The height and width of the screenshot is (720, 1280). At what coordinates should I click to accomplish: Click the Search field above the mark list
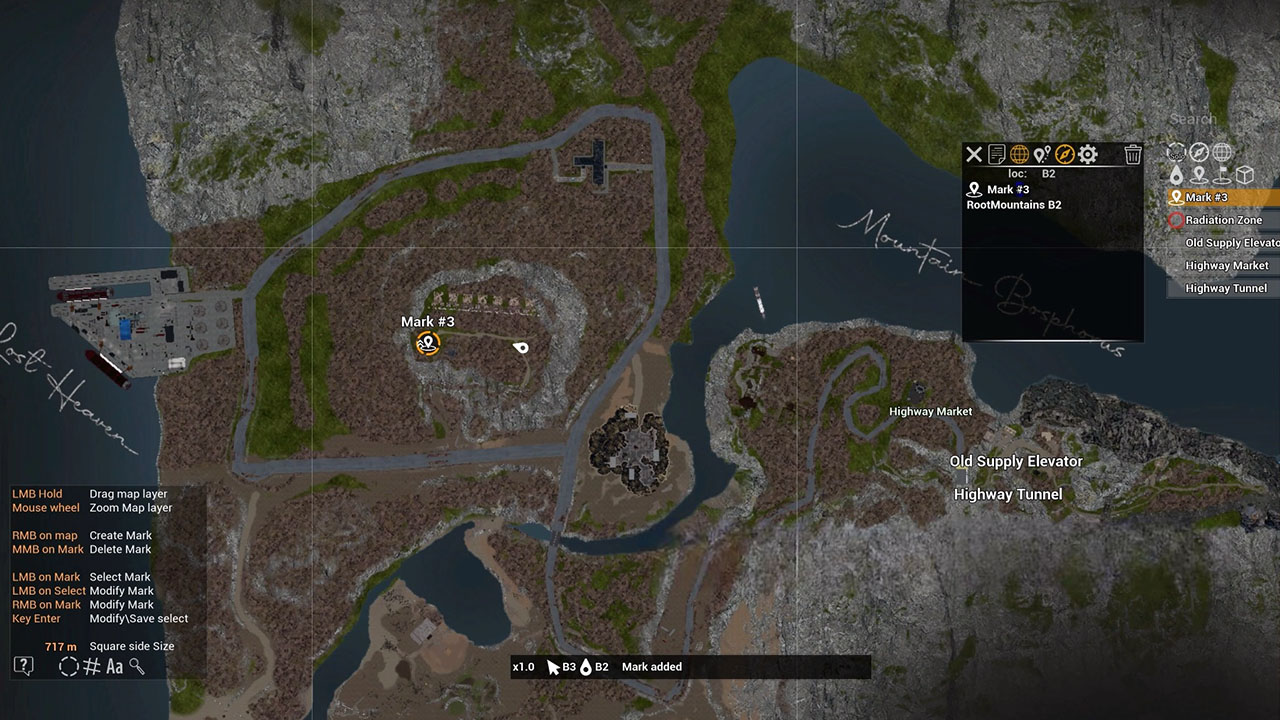[x=1193, y=119]
